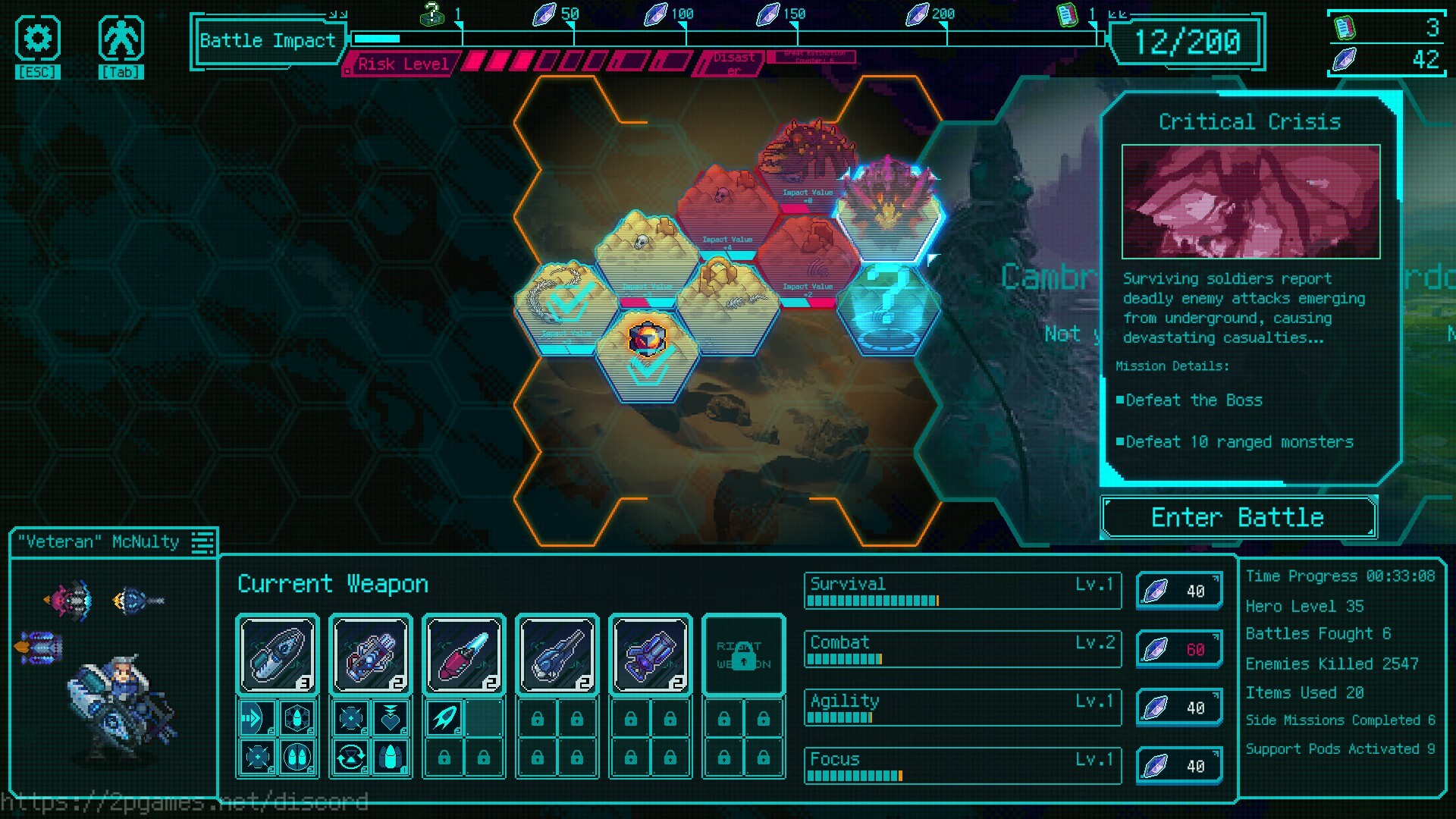Image resolution: width=1456 pixels, height=819 pixels.
Task: Select the hourglass cycle module icon
Action: pos(351,757)
